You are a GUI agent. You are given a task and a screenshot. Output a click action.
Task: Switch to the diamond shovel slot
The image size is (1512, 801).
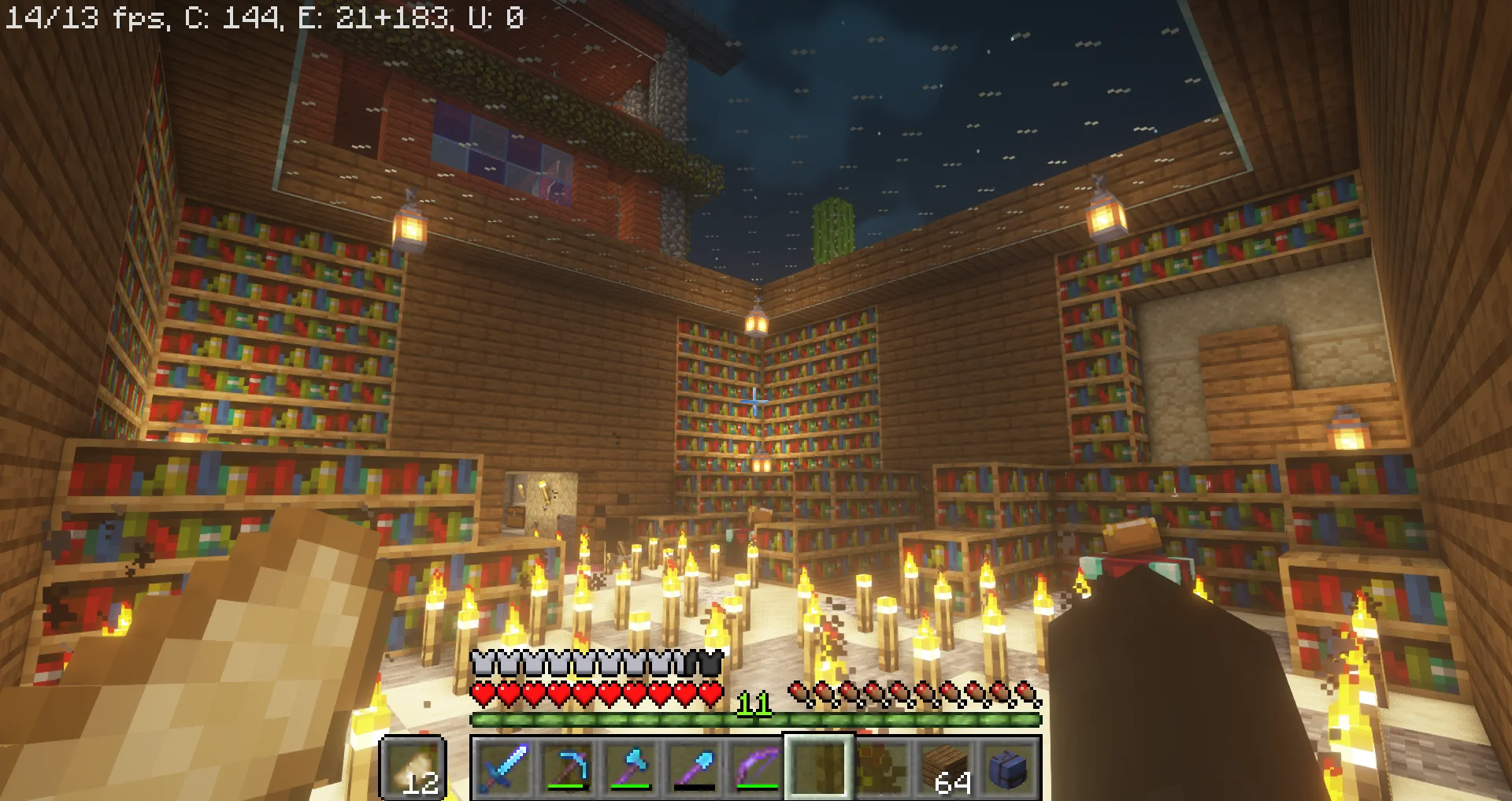tap(693, 767)
